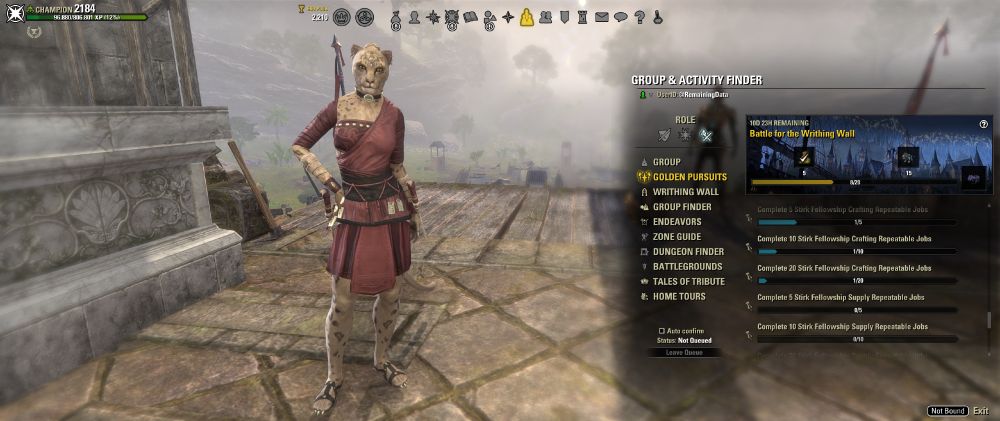This screenshot has height=421, width=1000.
Task: Open the Zone Guide
Action: [679, 237]
